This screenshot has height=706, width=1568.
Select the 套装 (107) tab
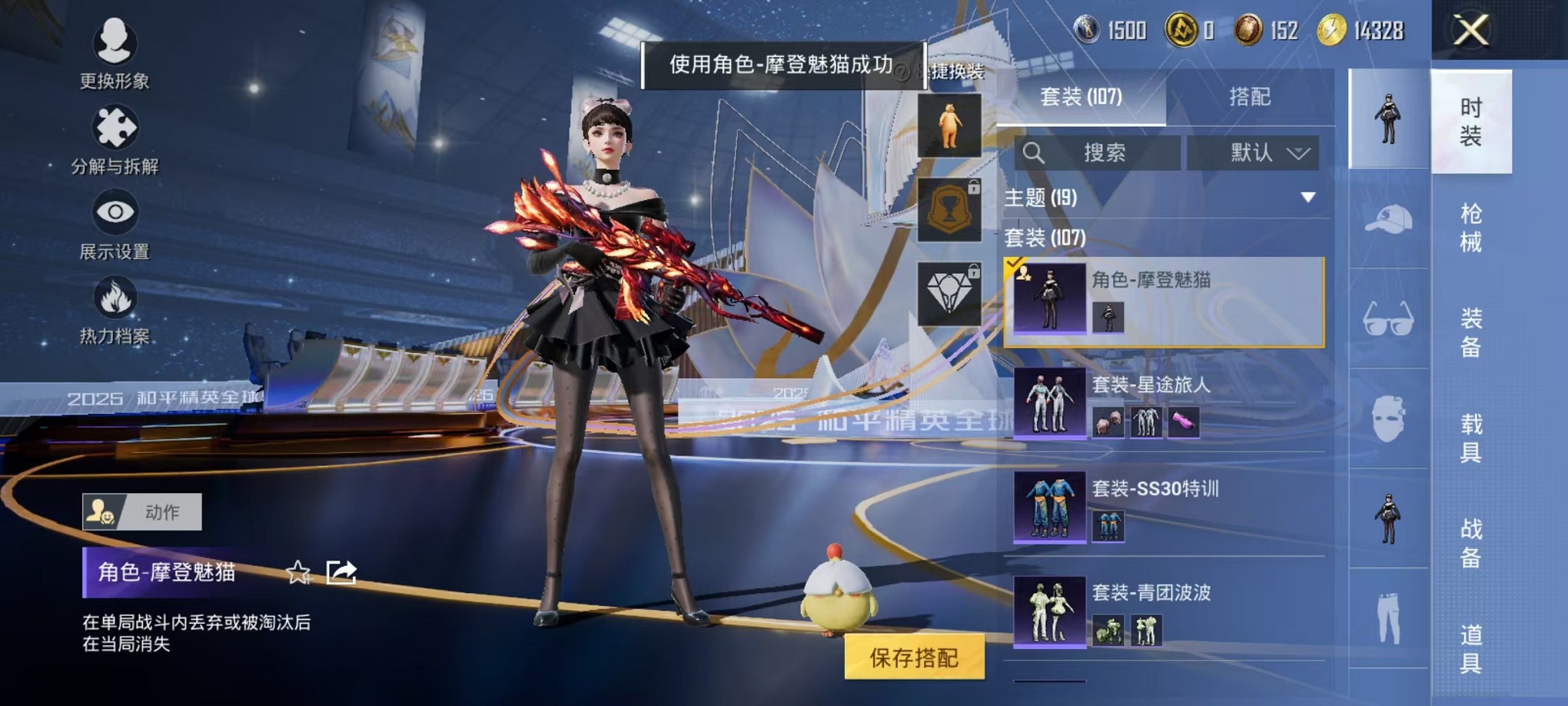click(1081, 97)
